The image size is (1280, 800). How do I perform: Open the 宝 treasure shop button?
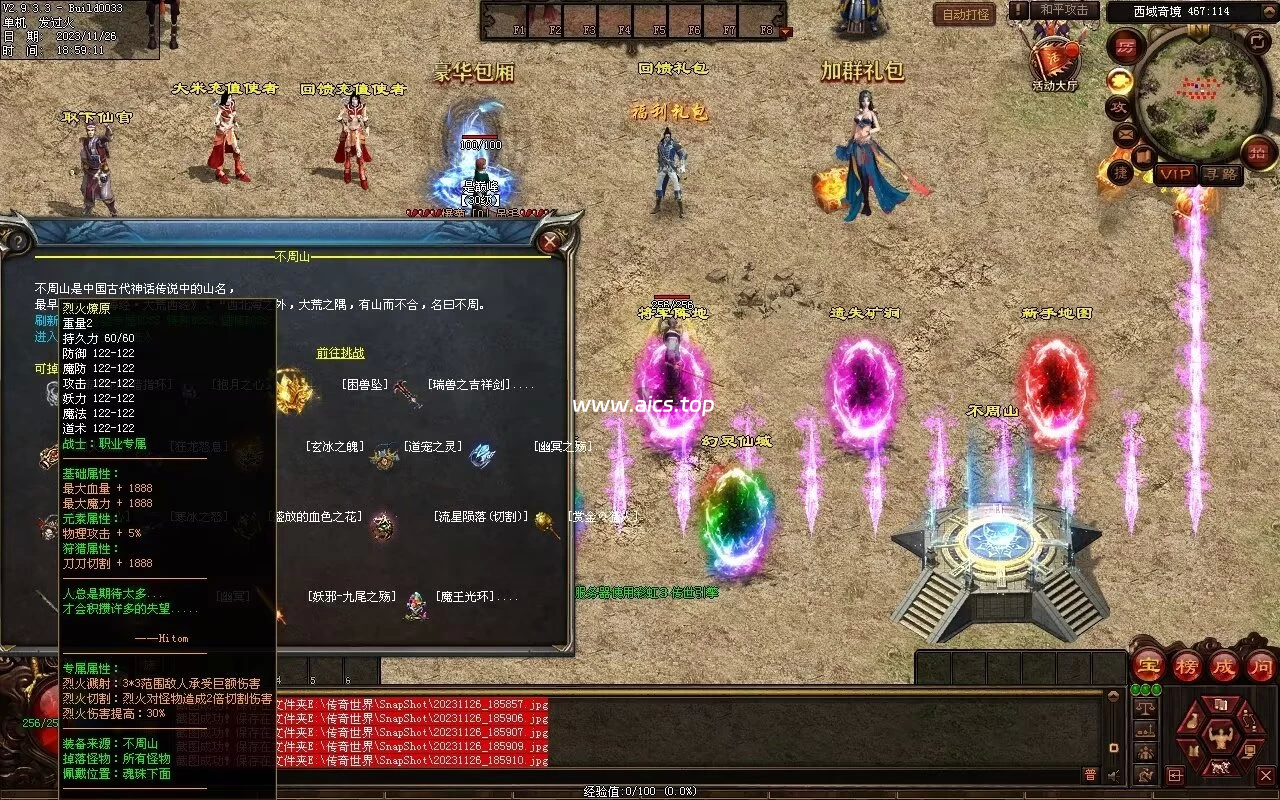click(1148, 665)
